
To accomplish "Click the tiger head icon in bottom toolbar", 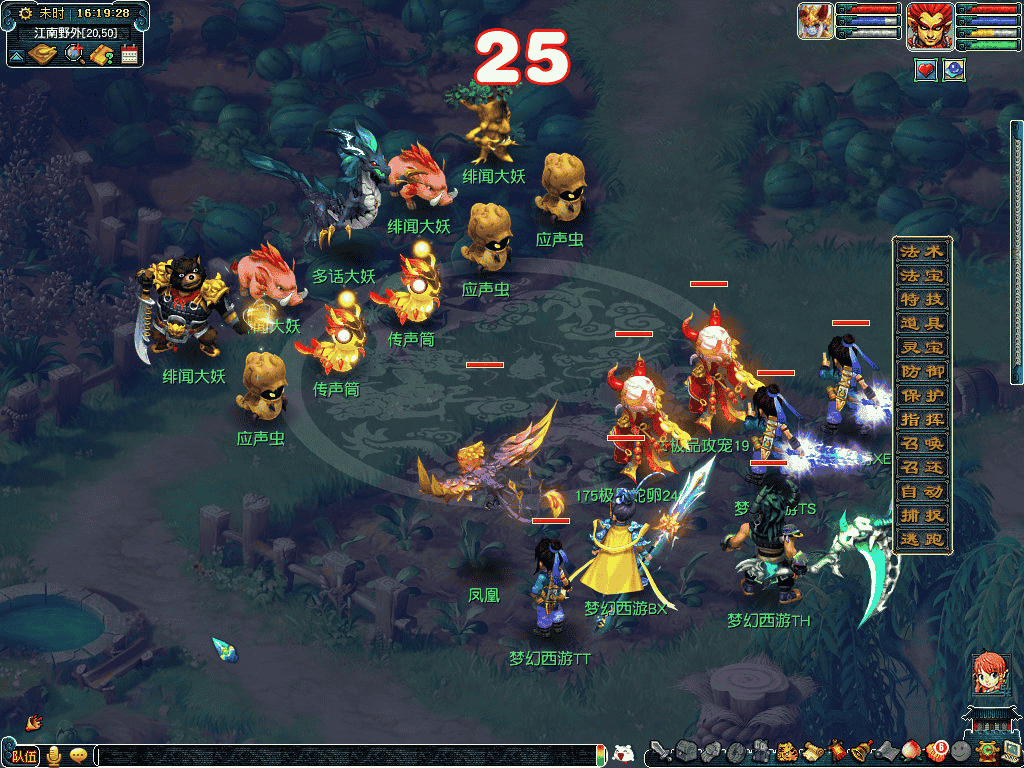I will click(787, 751).
